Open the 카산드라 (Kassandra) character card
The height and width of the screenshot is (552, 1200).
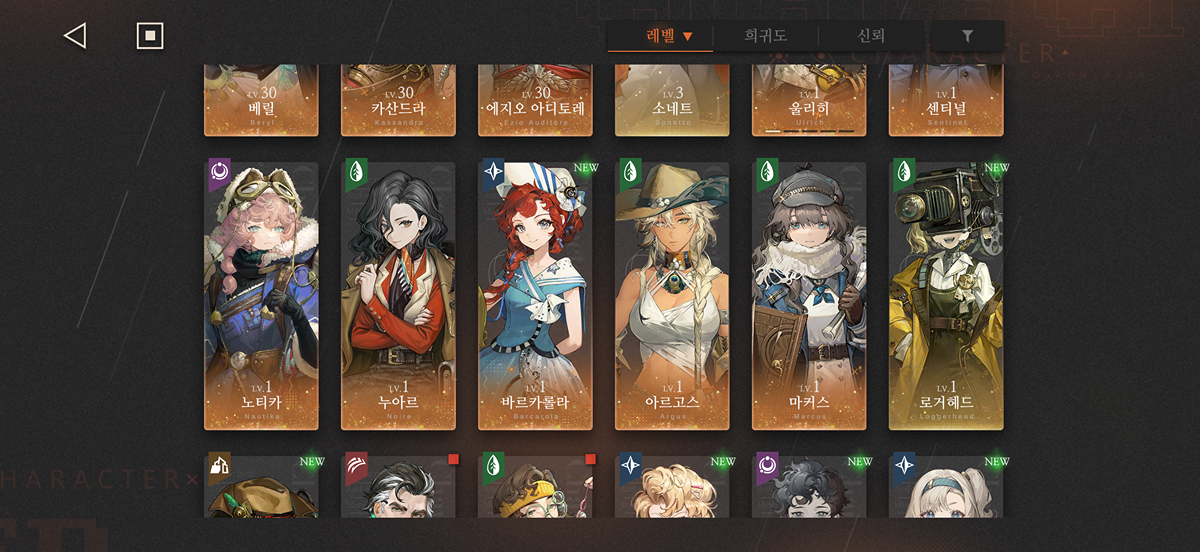coord(398,100)
